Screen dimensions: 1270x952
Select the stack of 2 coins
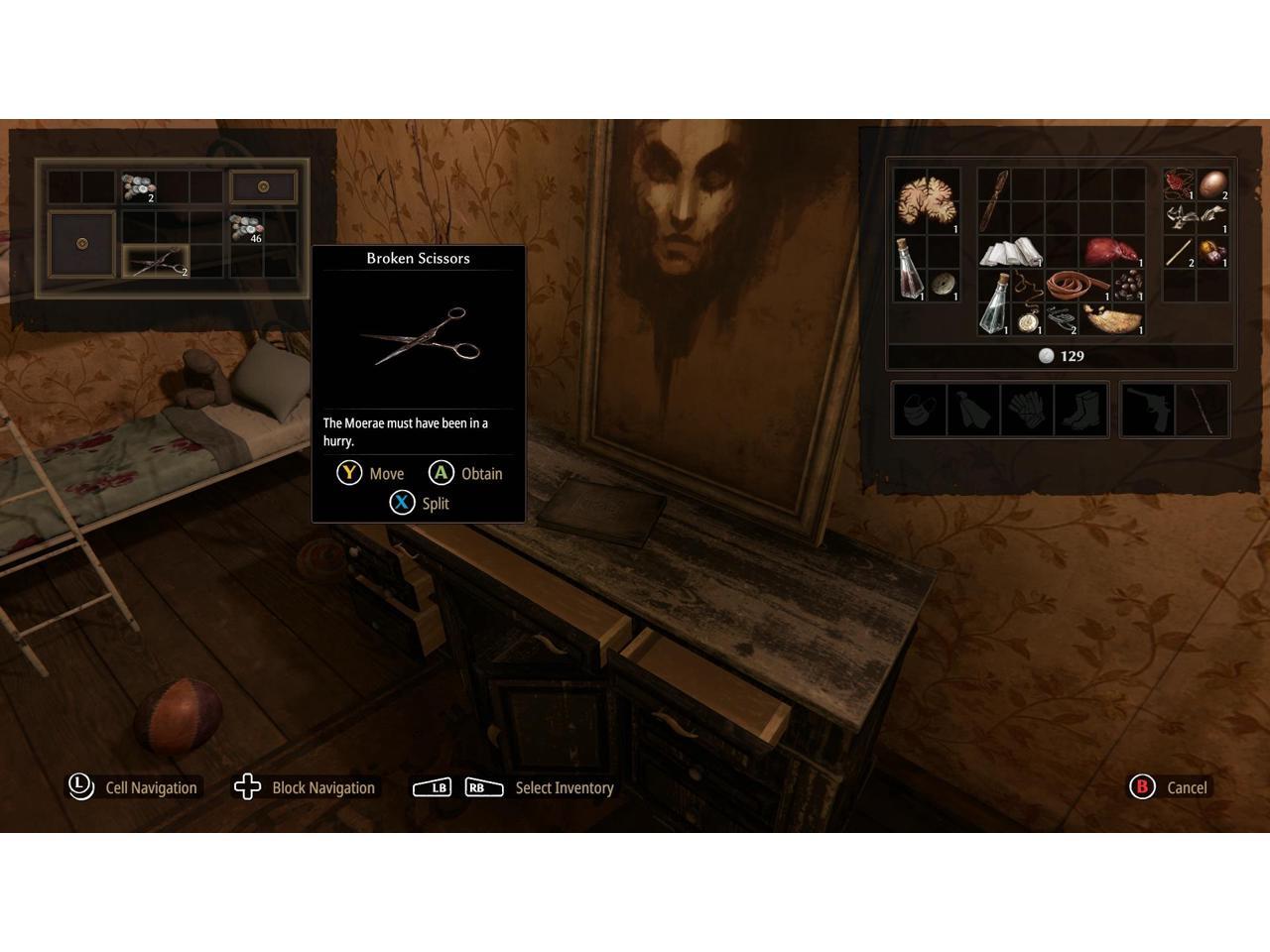138,186
